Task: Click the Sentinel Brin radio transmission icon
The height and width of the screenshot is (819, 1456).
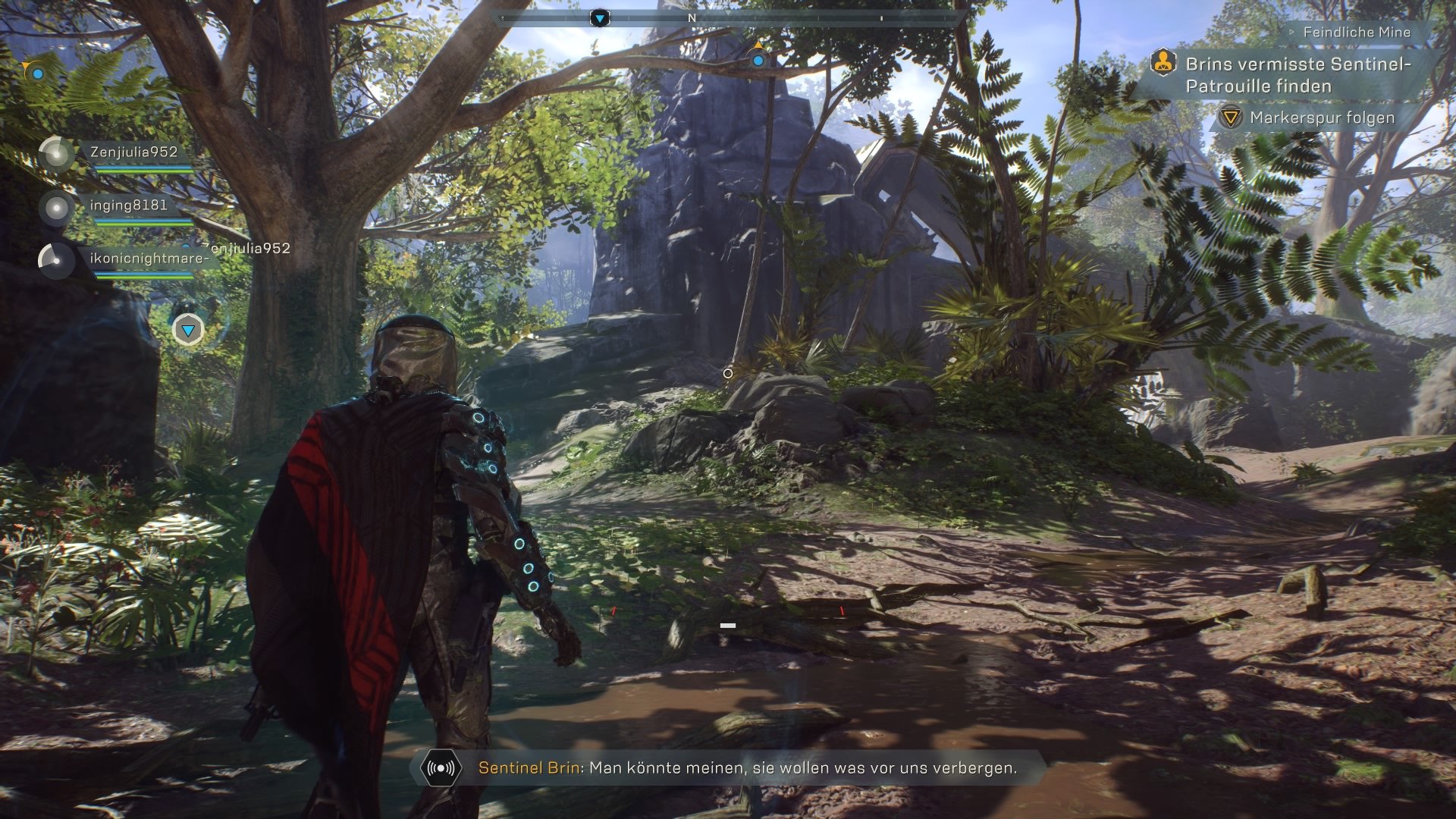Action: 441,768
